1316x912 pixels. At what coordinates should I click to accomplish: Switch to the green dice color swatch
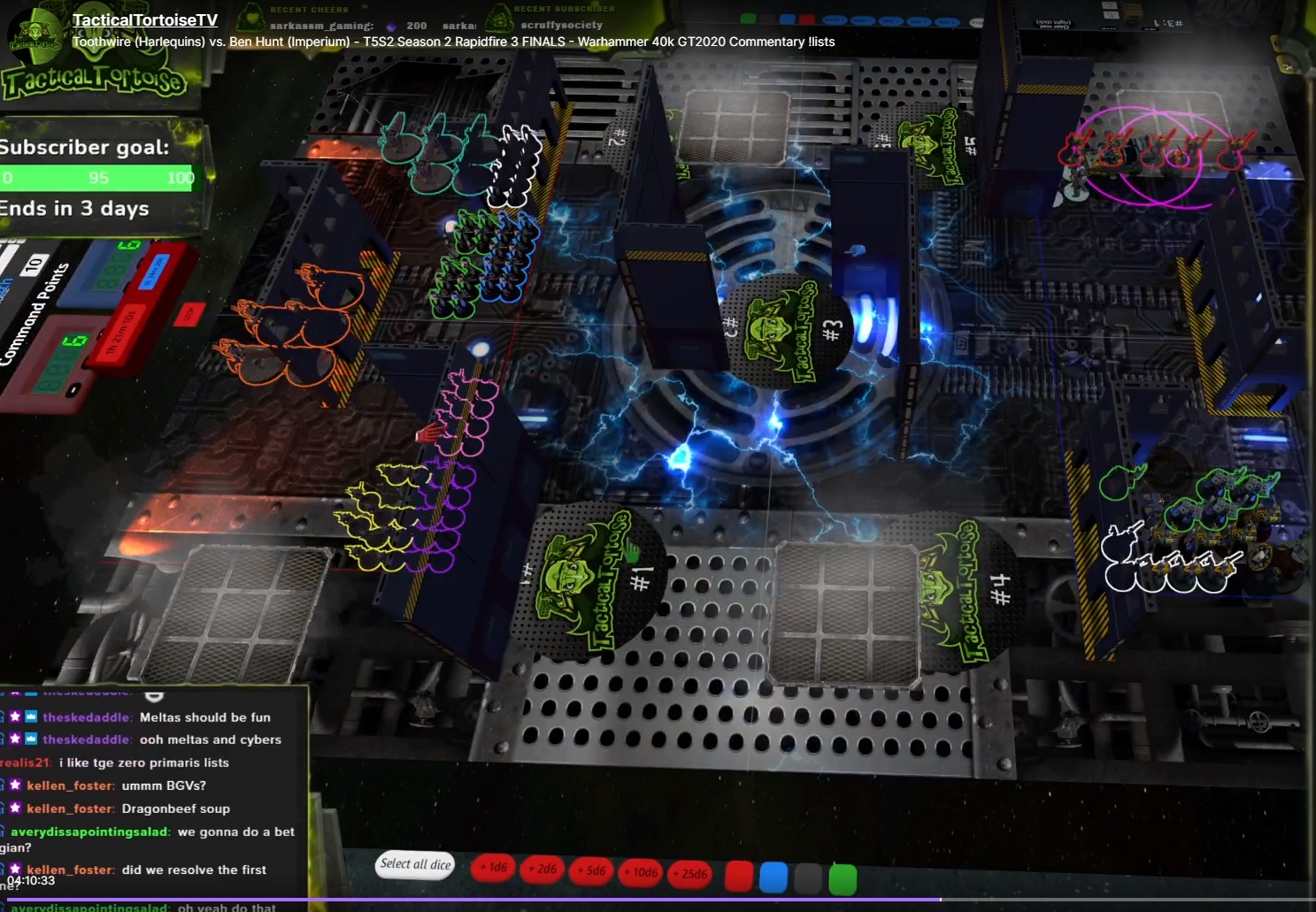[843, 879]
